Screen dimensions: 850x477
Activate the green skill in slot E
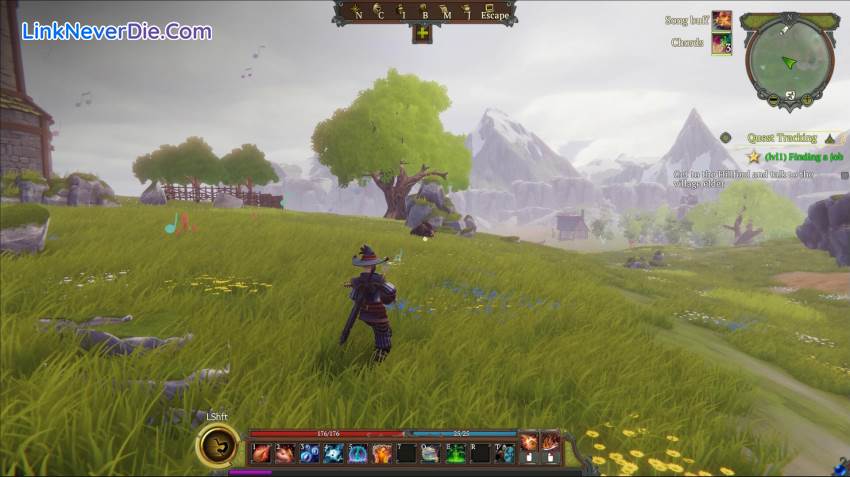tap(455, 453)
